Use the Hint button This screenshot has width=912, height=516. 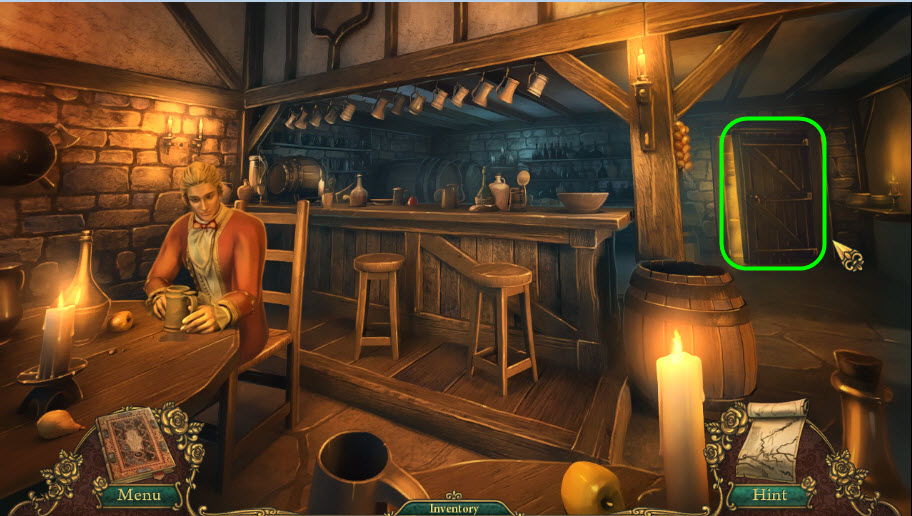[x=770, y=494]
